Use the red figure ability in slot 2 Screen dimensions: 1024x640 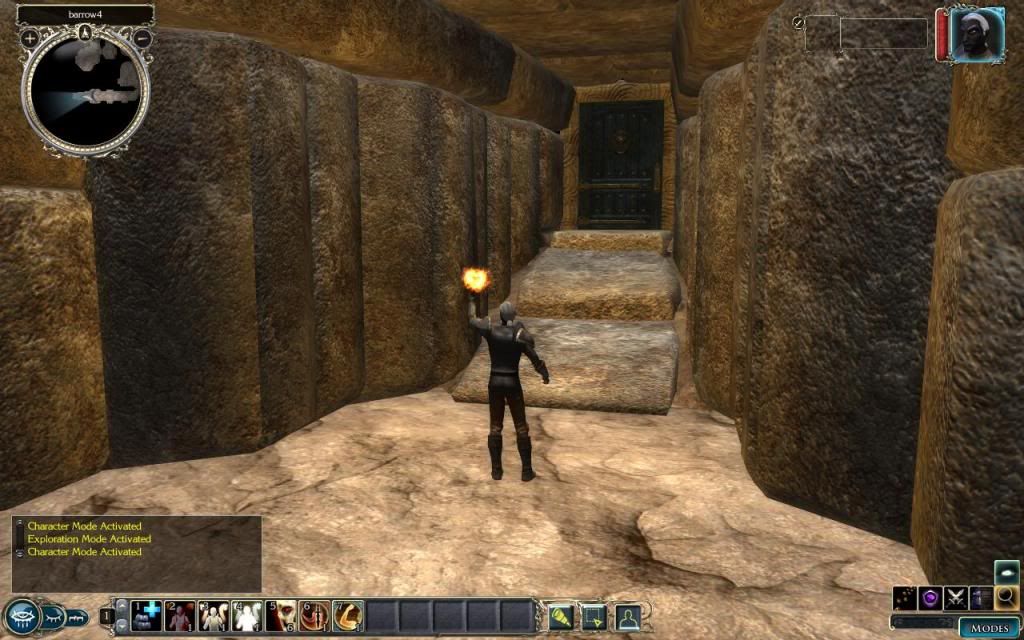pyautogui.click(x=180, y=615)
